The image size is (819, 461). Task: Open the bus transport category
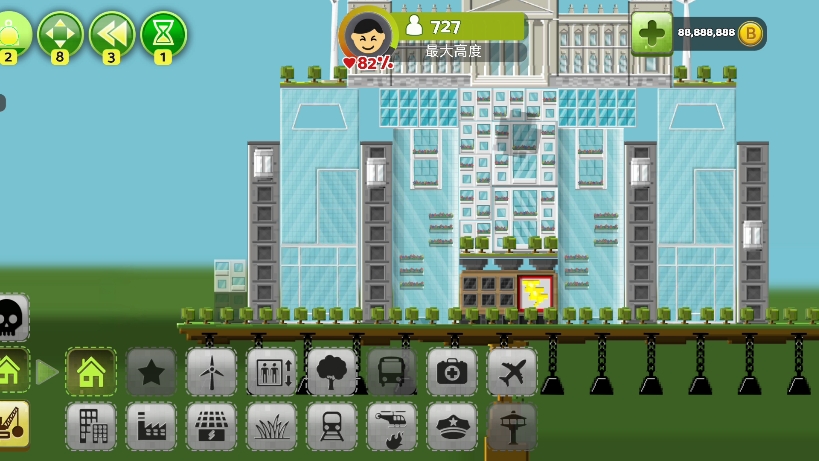(391, 372)
